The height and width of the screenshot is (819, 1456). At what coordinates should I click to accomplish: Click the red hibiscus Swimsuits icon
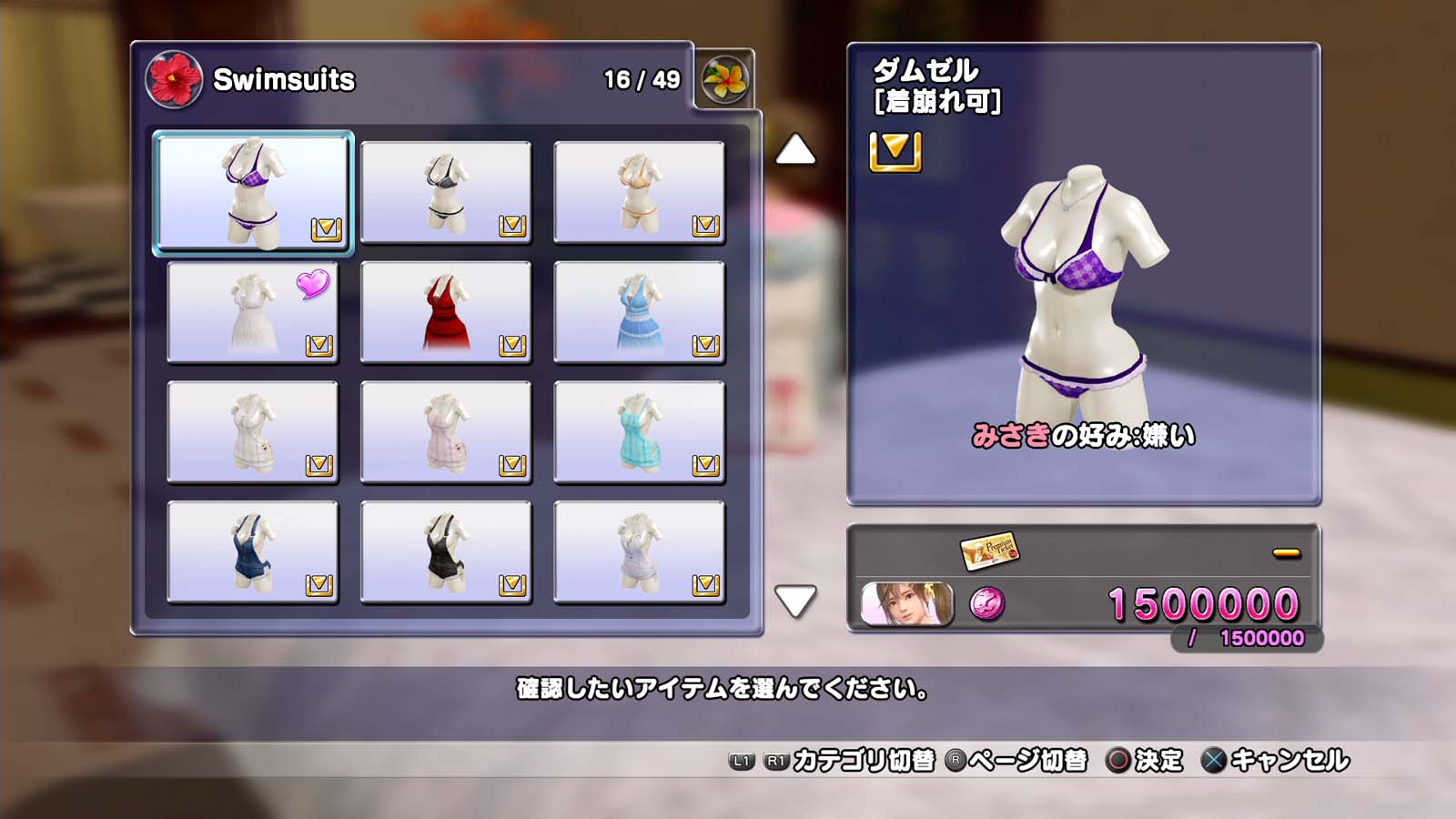pyautogui.click(x=173, y=79)
